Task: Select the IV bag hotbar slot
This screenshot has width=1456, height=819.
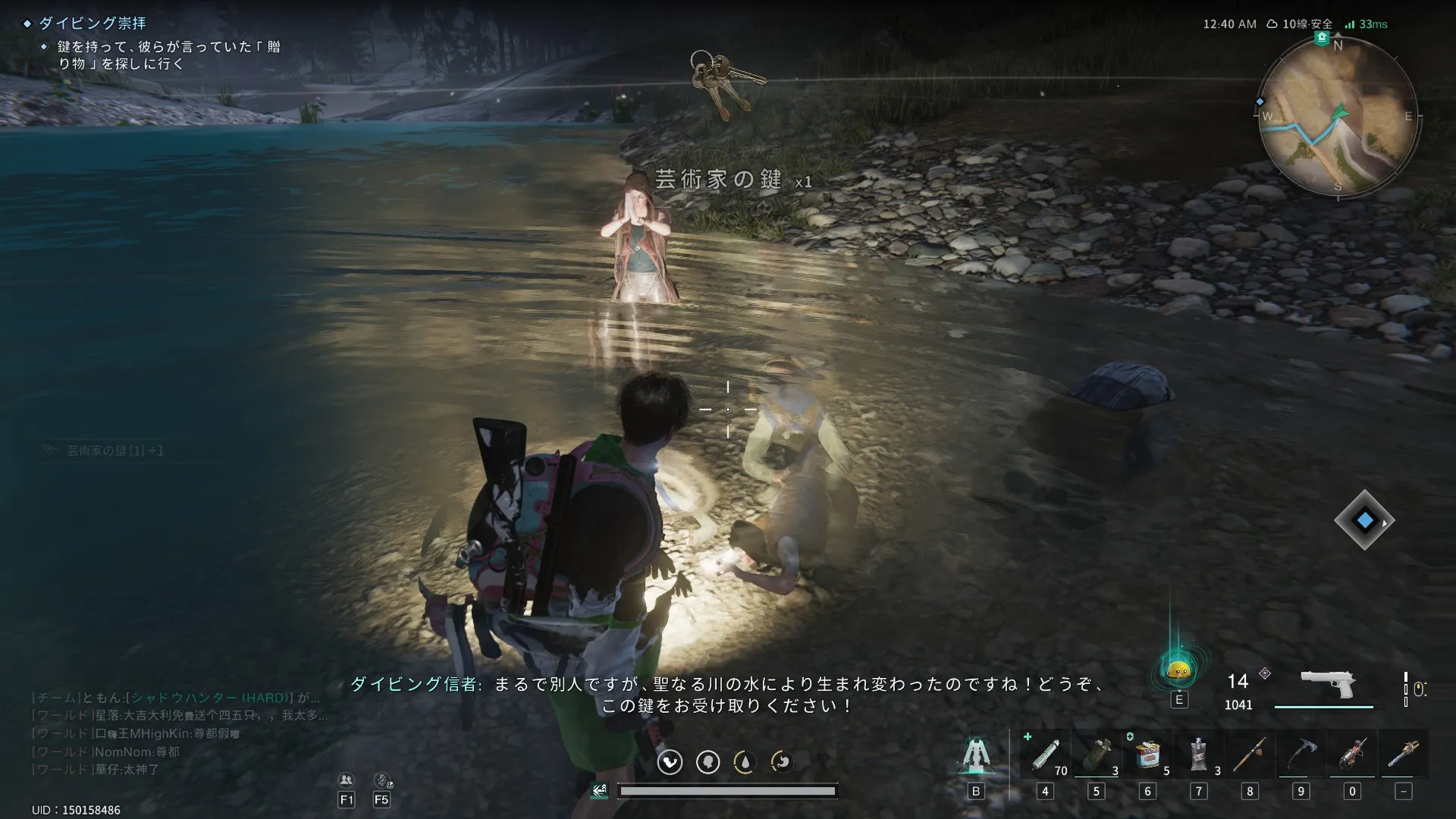Action: click(1198, 755)
